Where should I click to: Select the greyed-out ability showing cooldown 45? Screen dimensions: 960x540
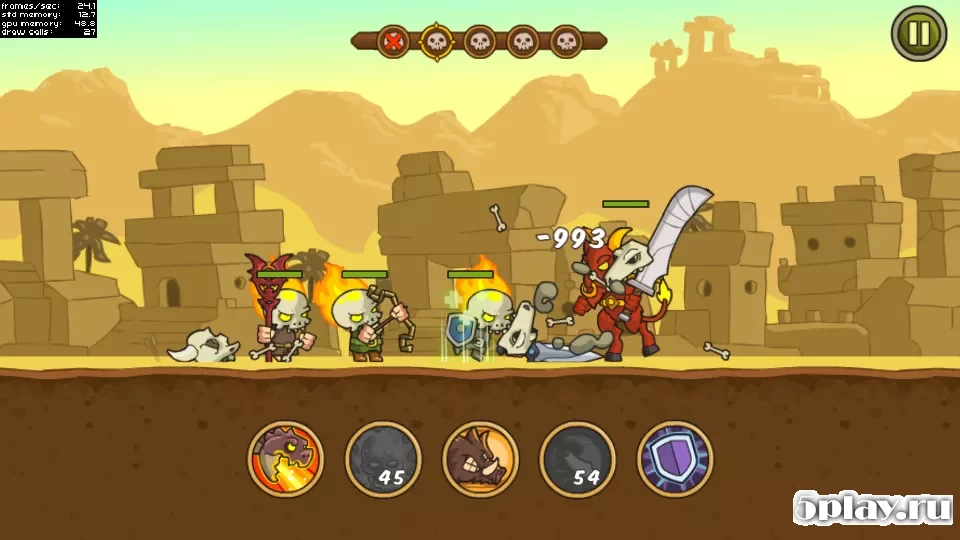pyautogui.click(x=383, y=459)
